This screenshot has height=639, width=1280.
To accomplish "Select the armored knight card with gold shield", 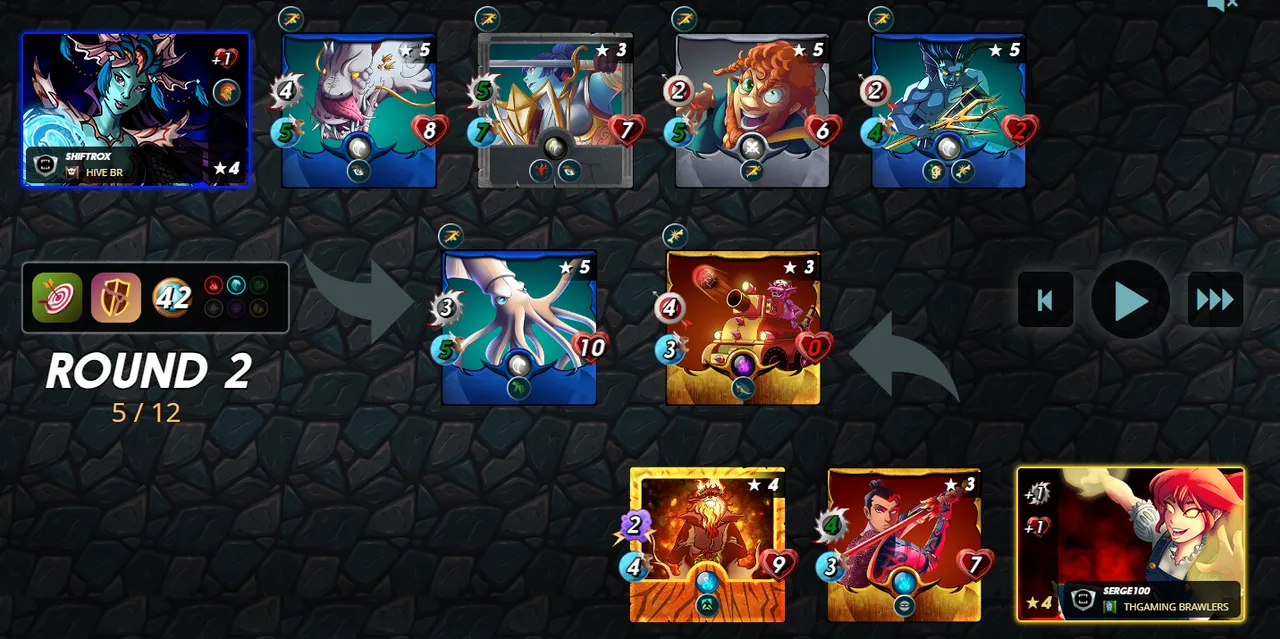I will coord(555,110).
